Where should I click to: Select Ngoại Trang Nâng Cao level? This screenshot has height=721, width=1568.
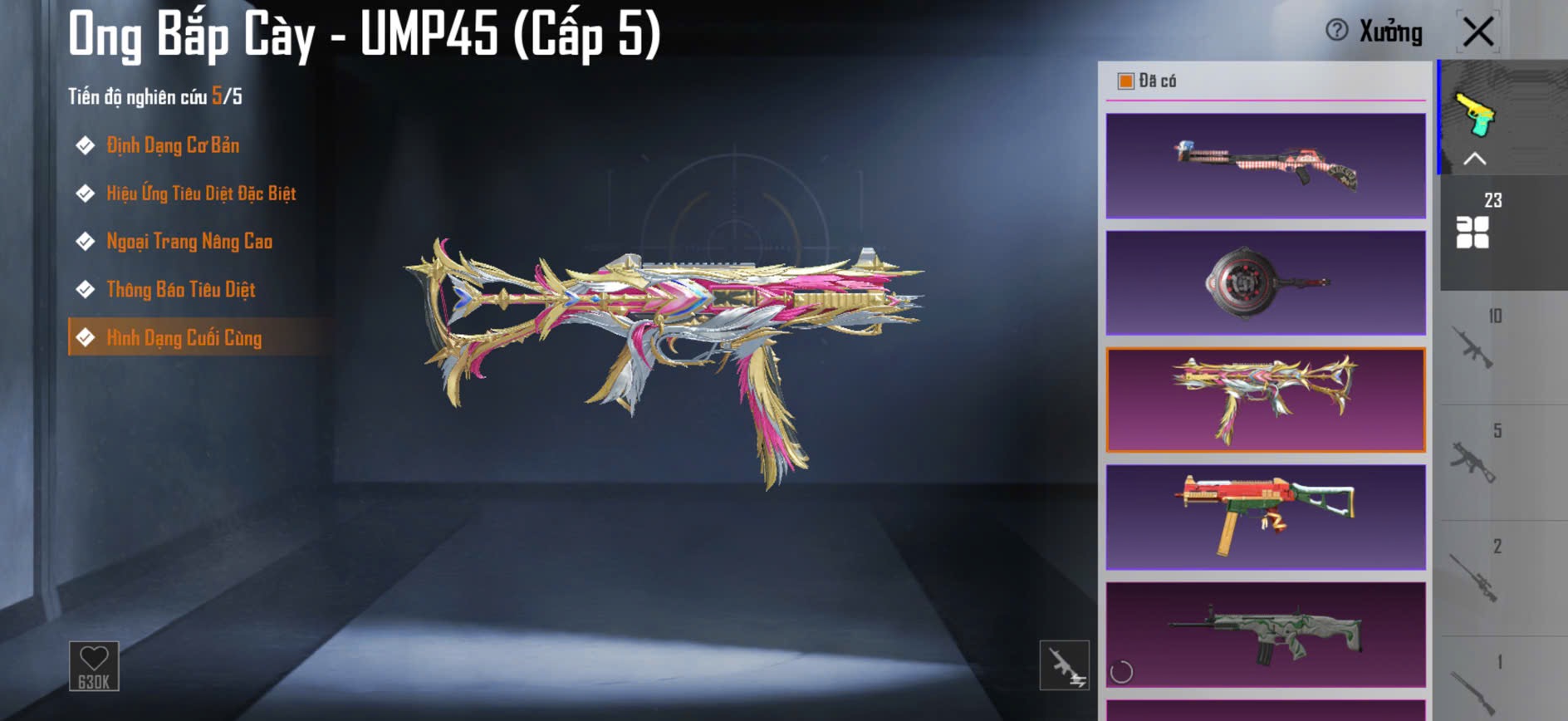[x=189, y=242]
